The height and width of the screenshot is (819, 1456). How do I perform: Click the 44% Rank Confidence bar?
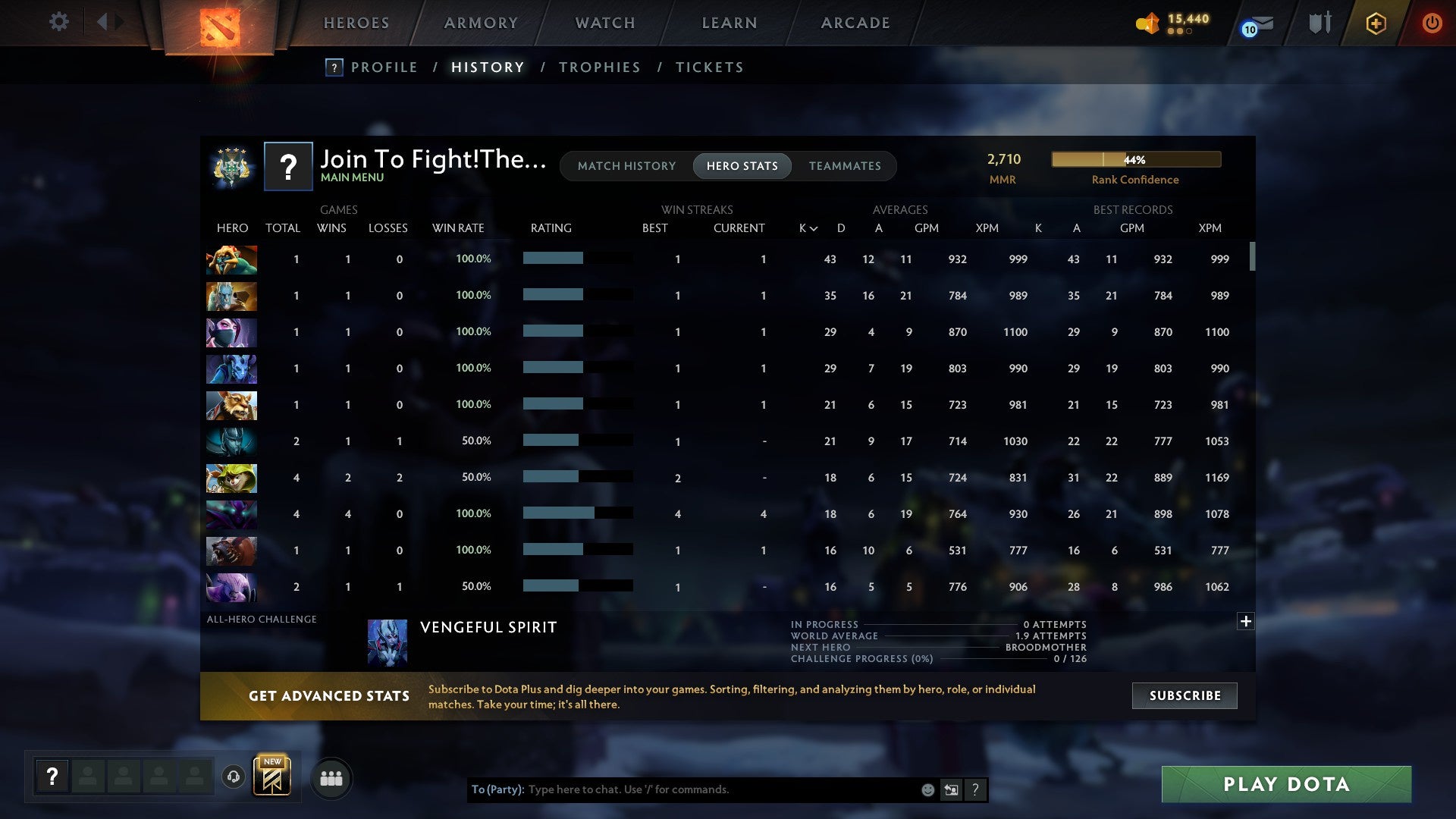(1135, 160)
